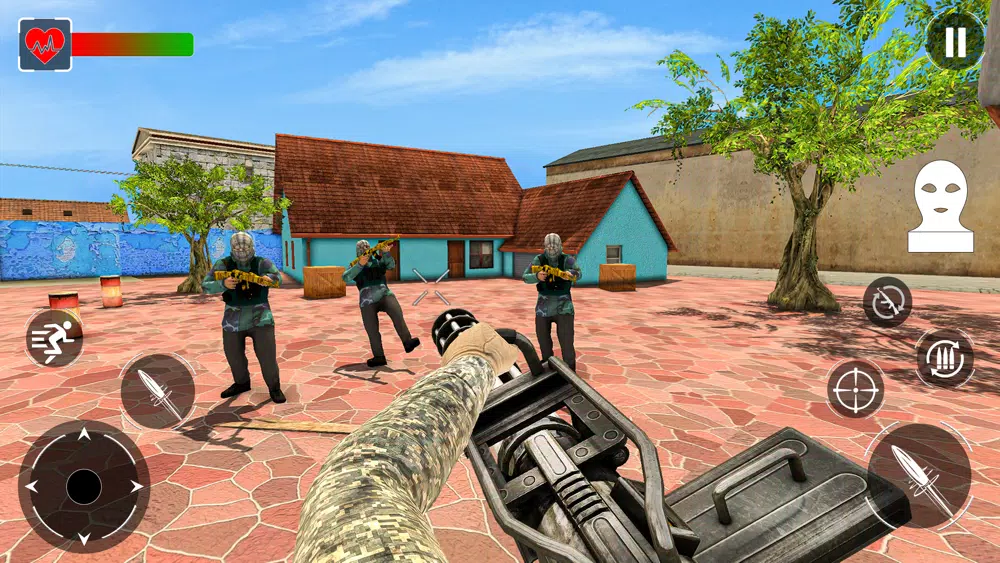Reload ammo with the bullets icon

pyautogui.click(x=944, y=358)
